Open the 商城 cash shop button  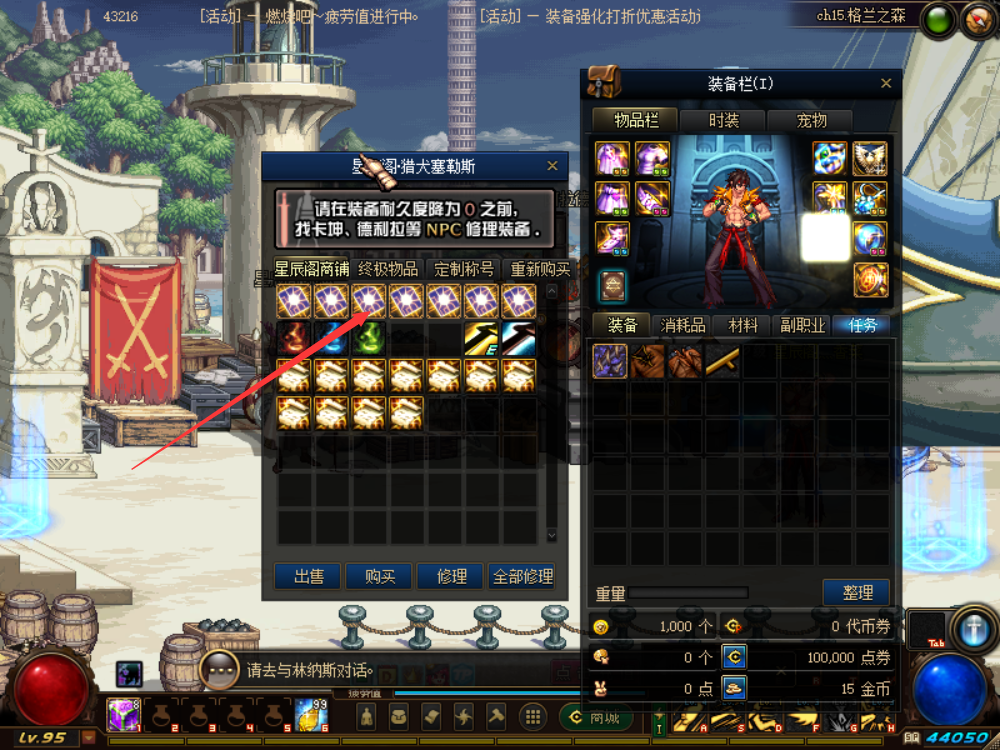[x=602, y=716]
